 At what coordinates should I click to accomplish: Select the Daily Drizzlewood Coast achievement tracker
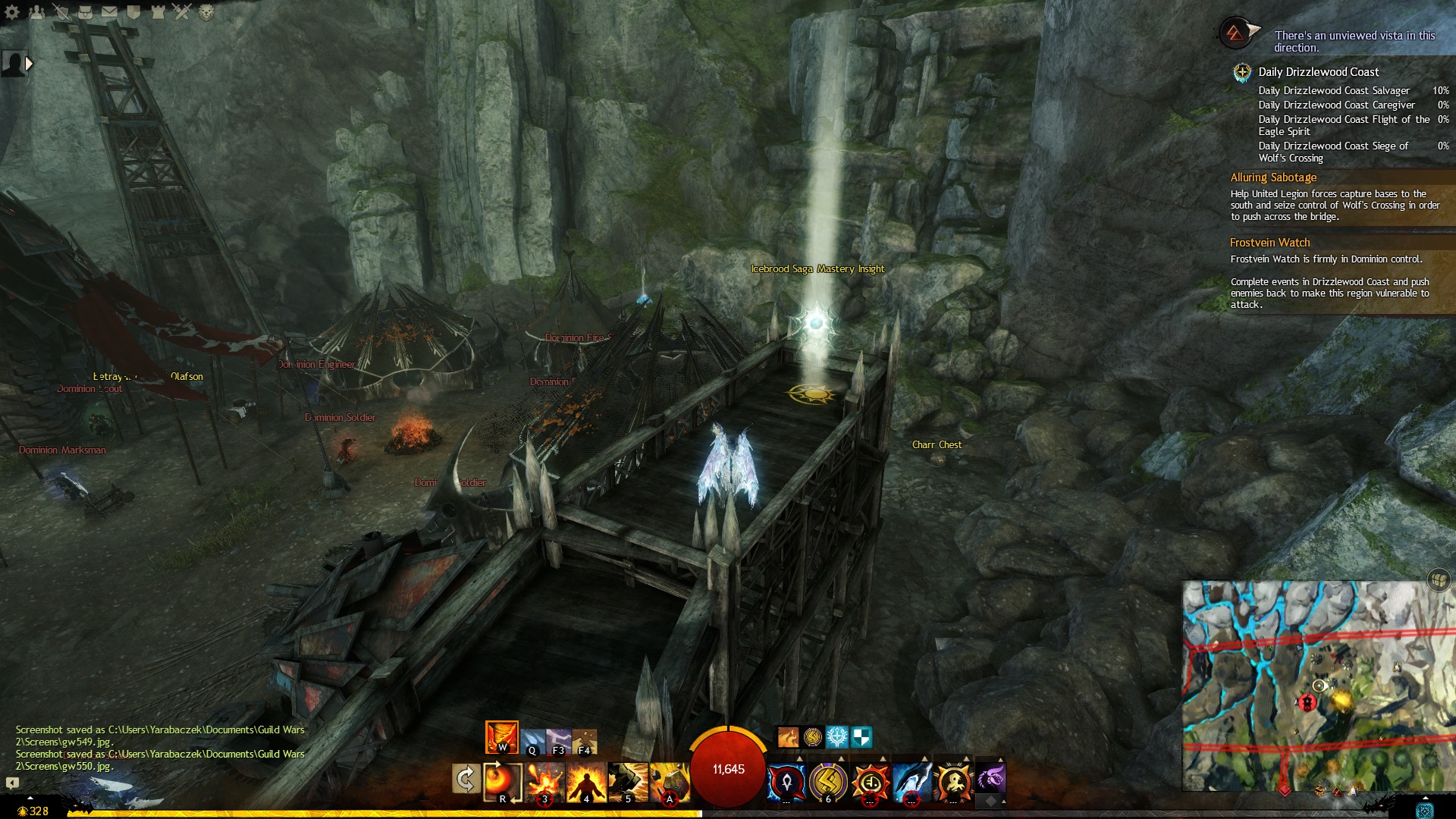pyautogui.click(x=1318, y=72)
